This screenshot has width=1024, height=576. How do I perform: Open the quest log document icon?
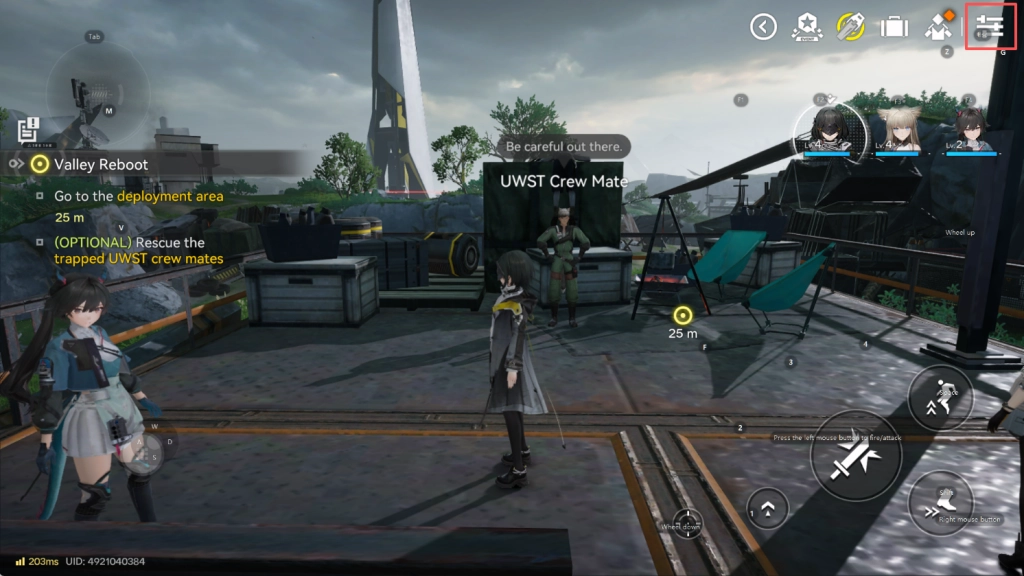(28, 129)
